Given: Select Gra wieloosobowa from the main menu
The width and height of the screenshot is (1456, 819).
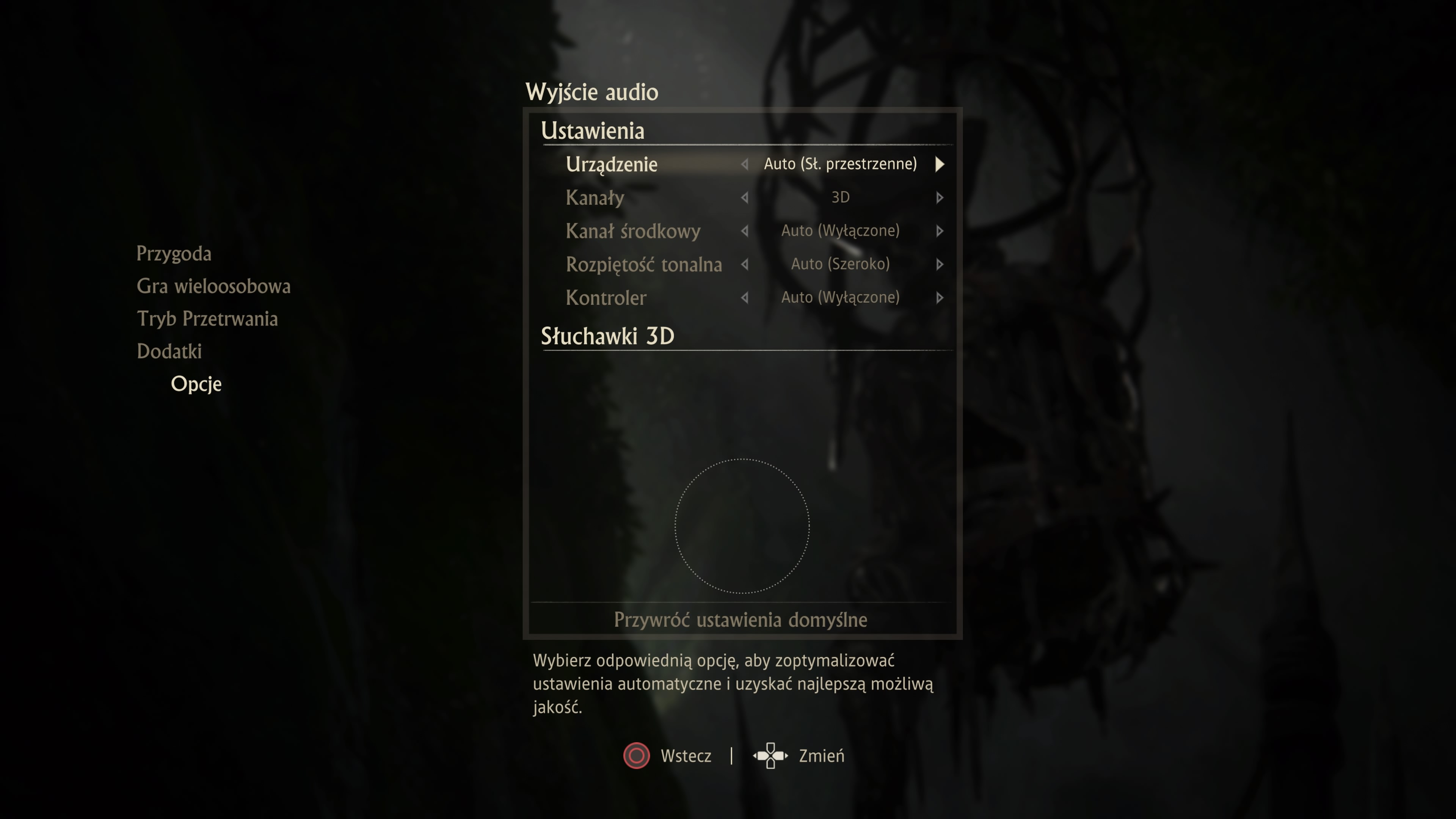Looking at the screenshot, I should (213, 287).
